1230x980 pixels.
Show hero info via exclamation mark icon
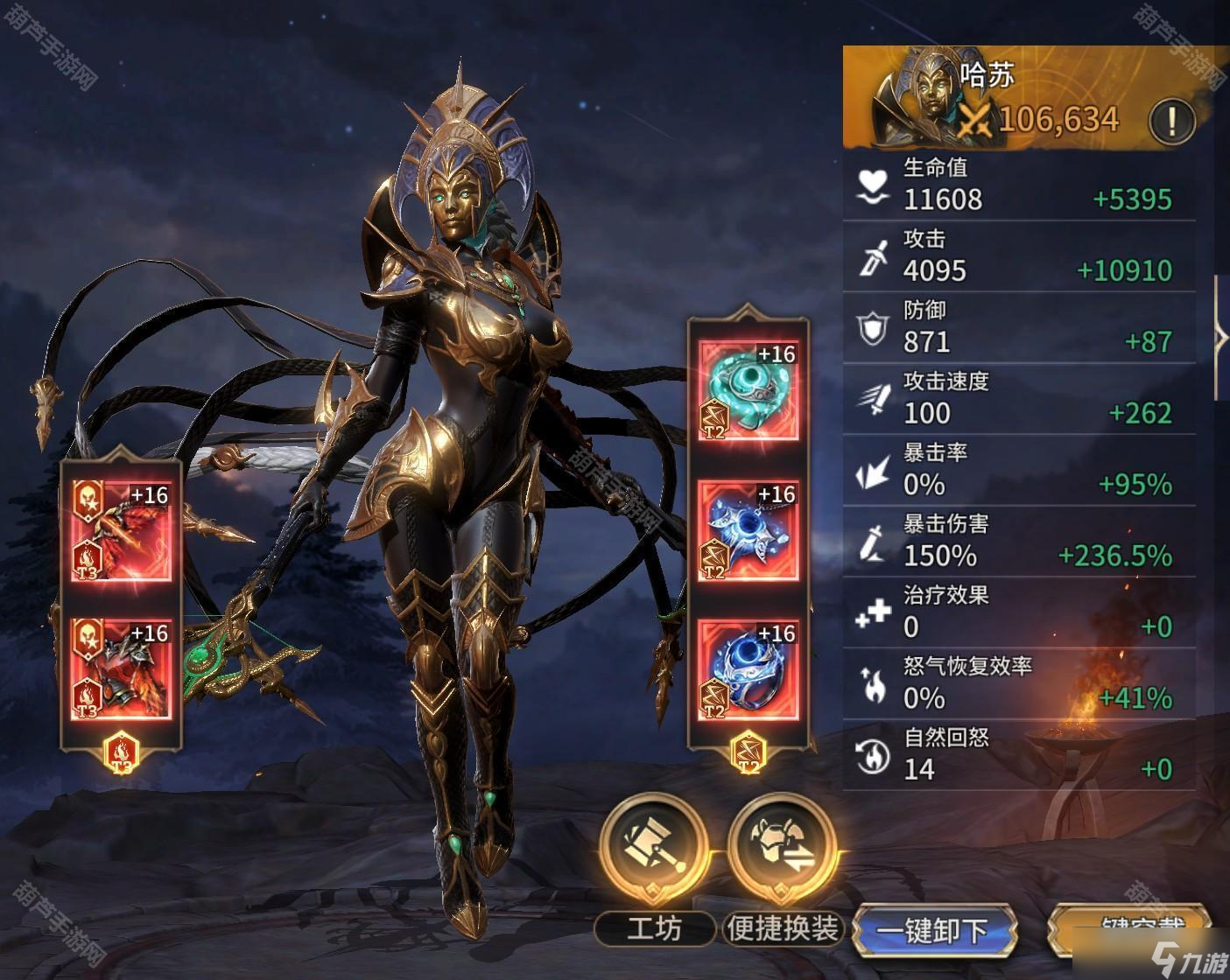click(x=1171, y=118)
